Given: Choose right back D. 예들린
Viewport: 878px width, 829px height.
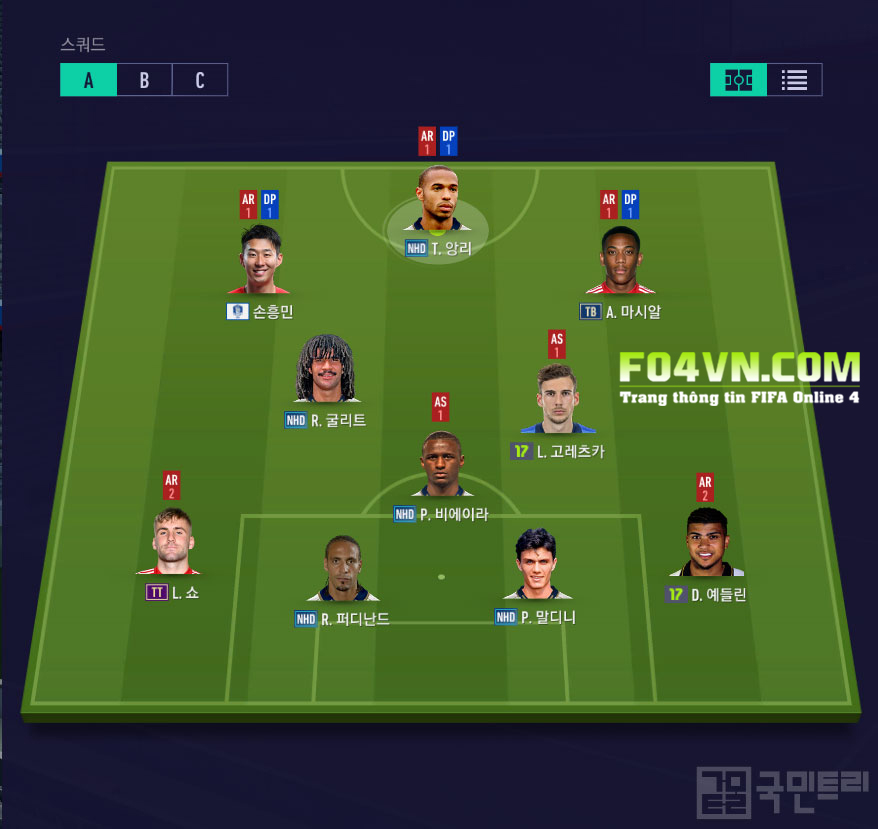Looking at the screenshot, I should pos(706,545).
